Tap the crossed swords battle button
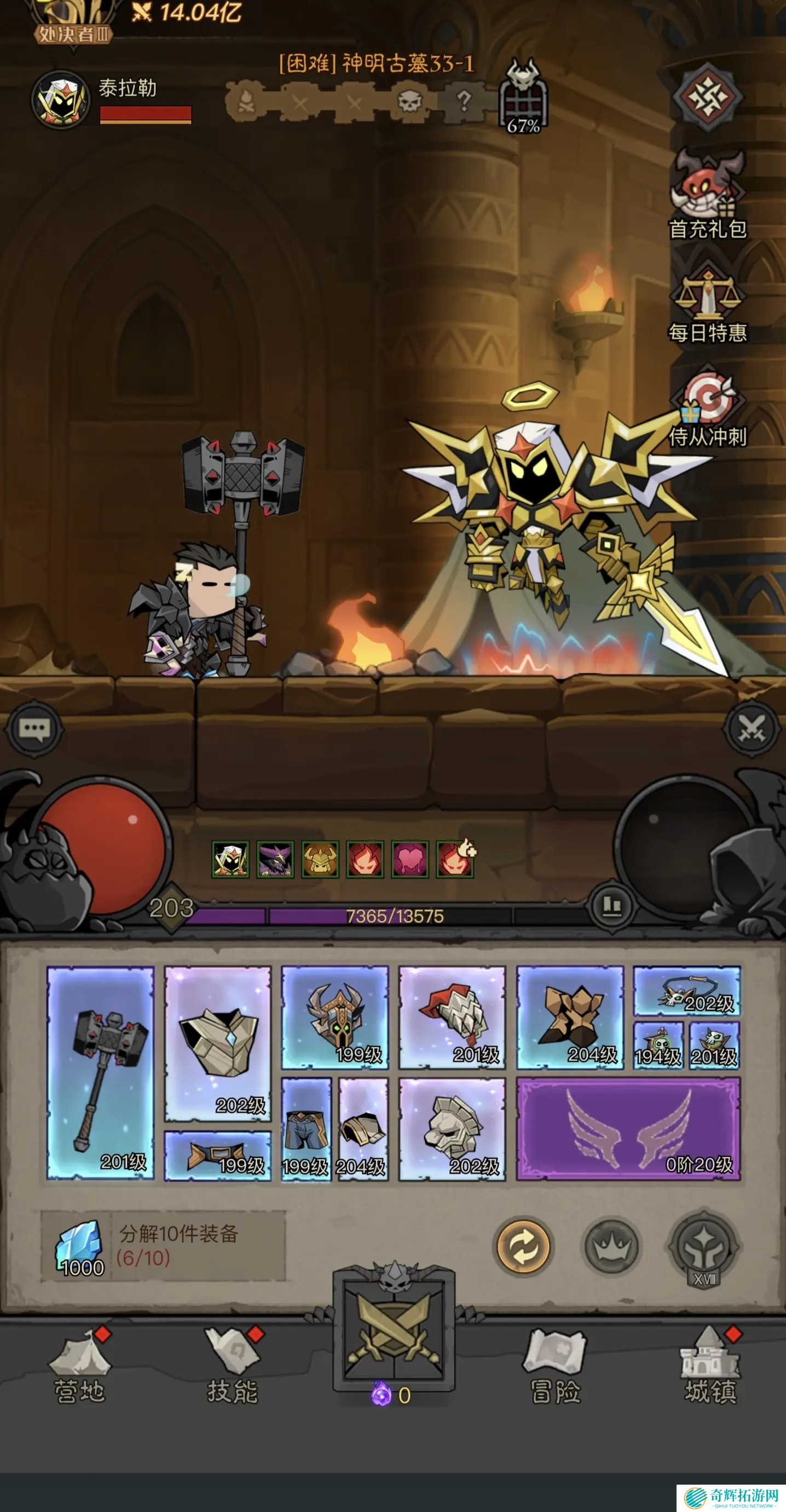Image resolution: width=786 pixels, height=1512 pixels. pyautogui.click(x=394, y=1331)
